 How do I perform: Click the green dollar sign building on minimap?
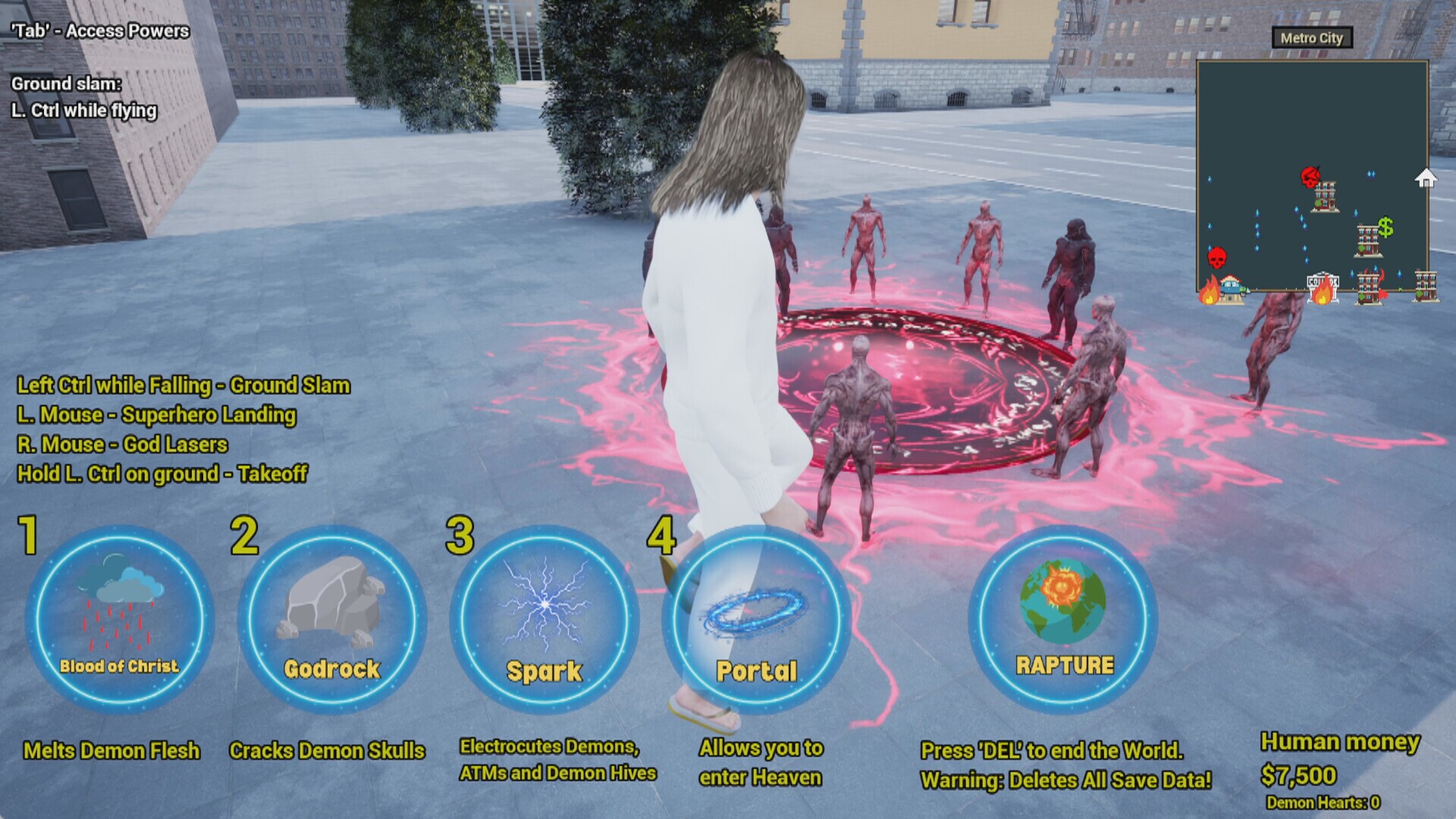tap(1385, 228)
